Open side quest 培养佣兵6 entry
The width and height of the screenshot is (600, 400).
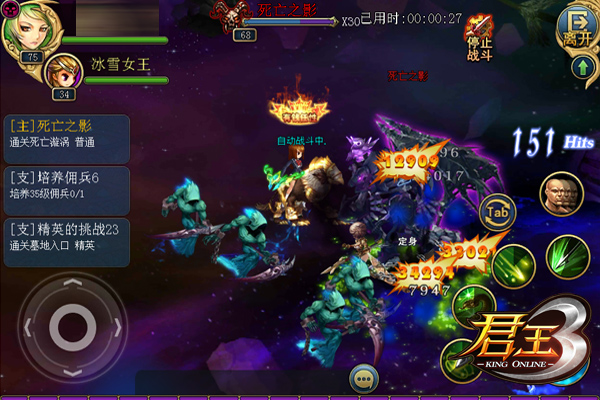(66, 186)
